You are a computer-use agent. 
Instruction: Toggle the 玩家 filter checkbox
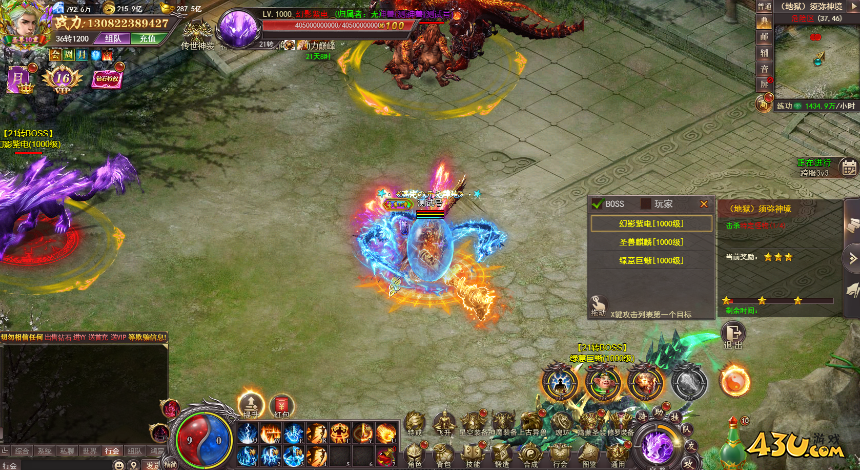[646, 204]
